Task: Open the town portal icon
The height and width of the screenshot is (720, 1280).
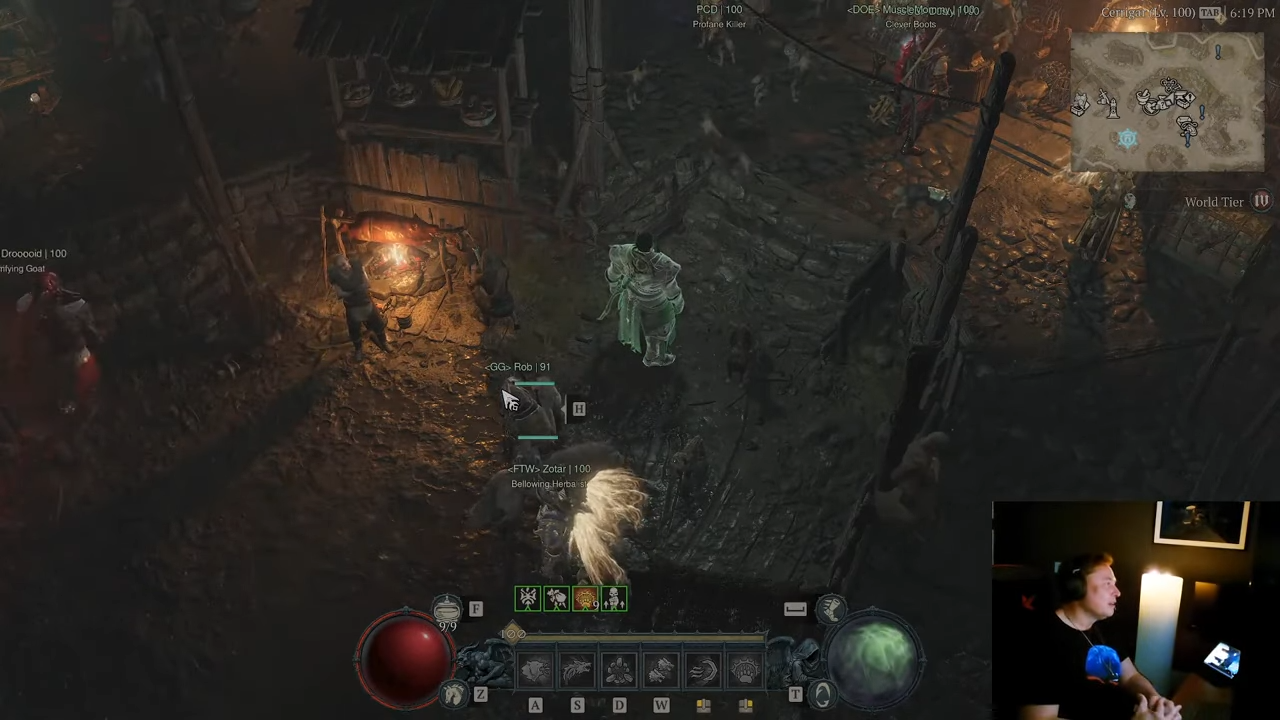Action: (x=822, y=694)
